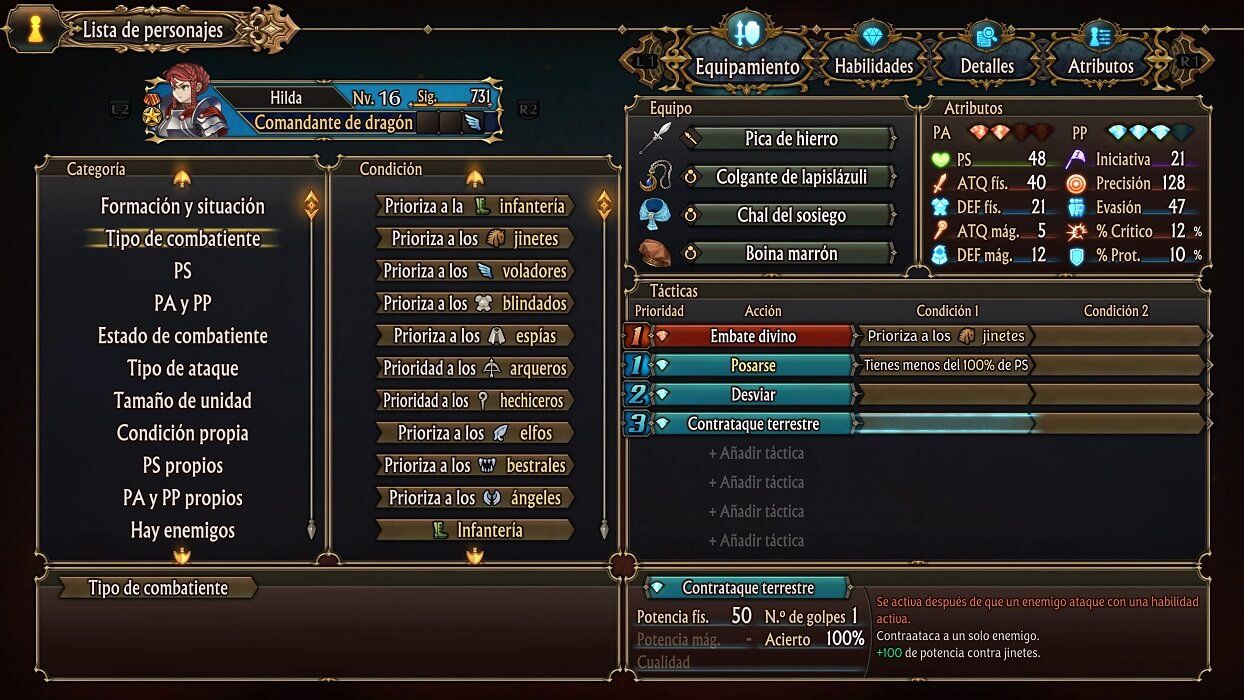This screenshot has height=700, width=1244.
Task: Select the Equipamiento tab
Action: [747, 66]
